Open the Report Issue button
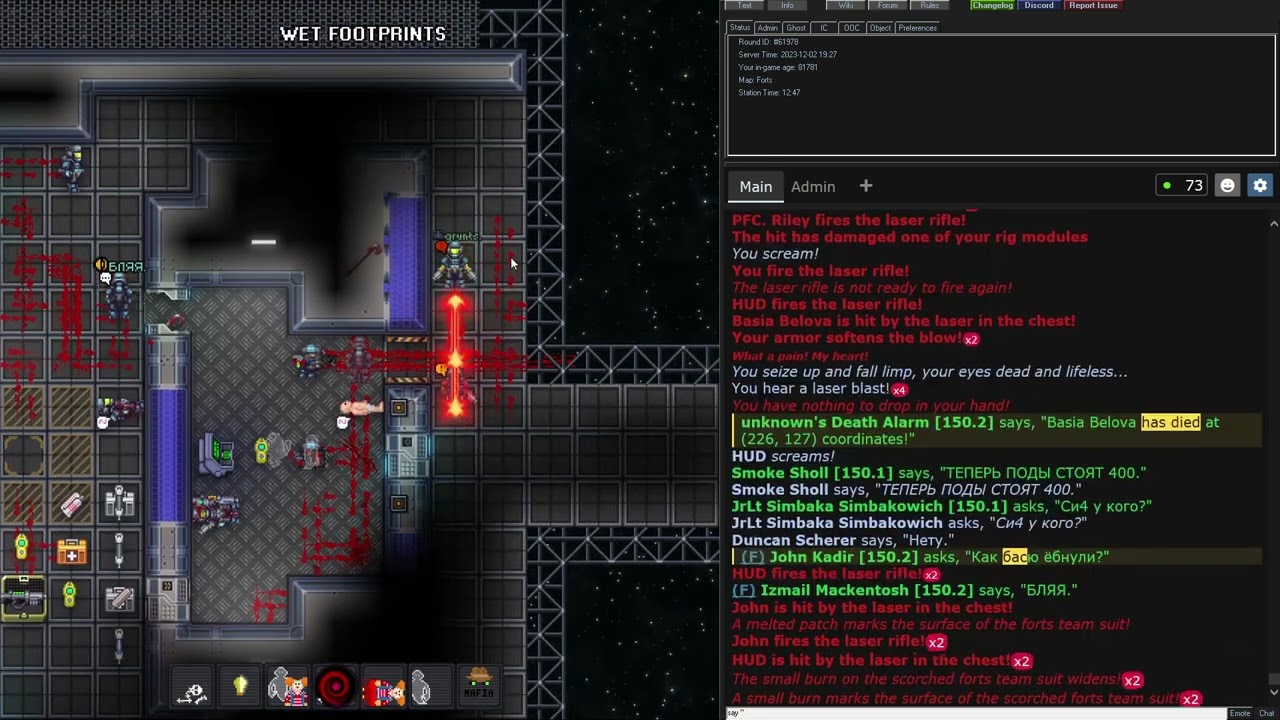The height and width of the screenshot is (720, 1280). tap(1093, 5)
